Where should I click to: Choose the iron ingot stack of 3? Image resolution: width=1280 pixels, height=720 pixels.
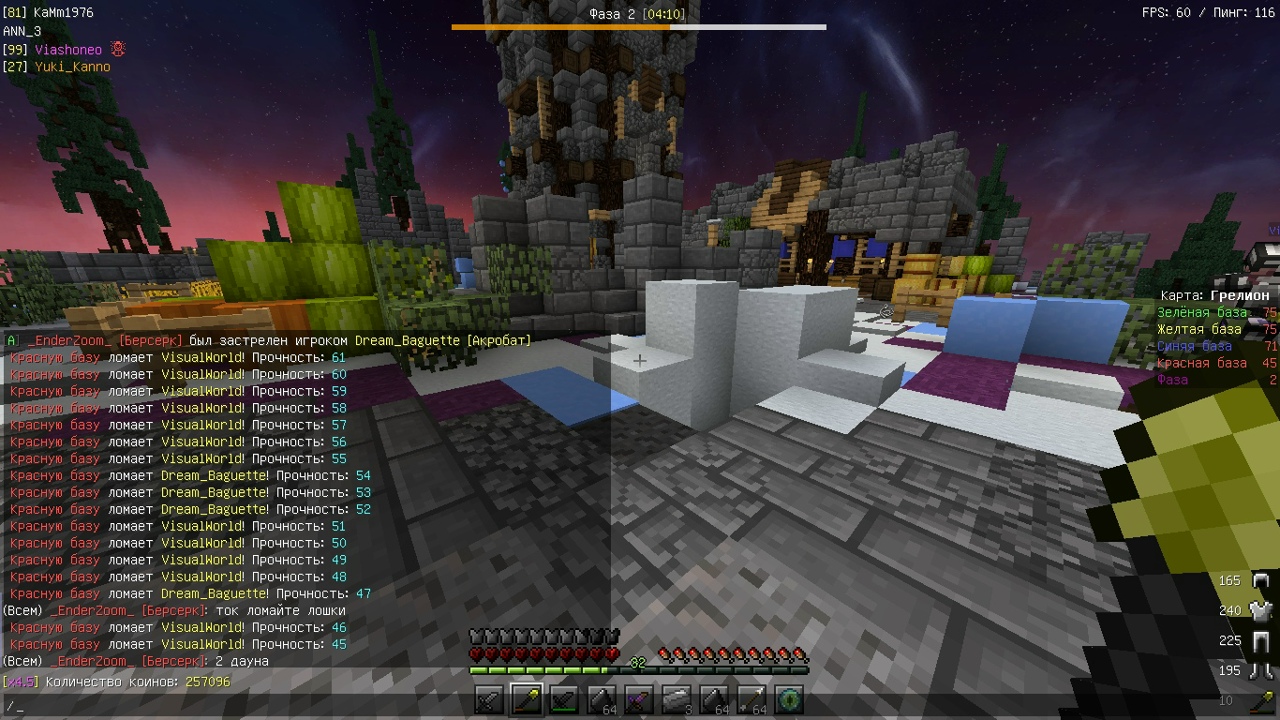[677, 701]
